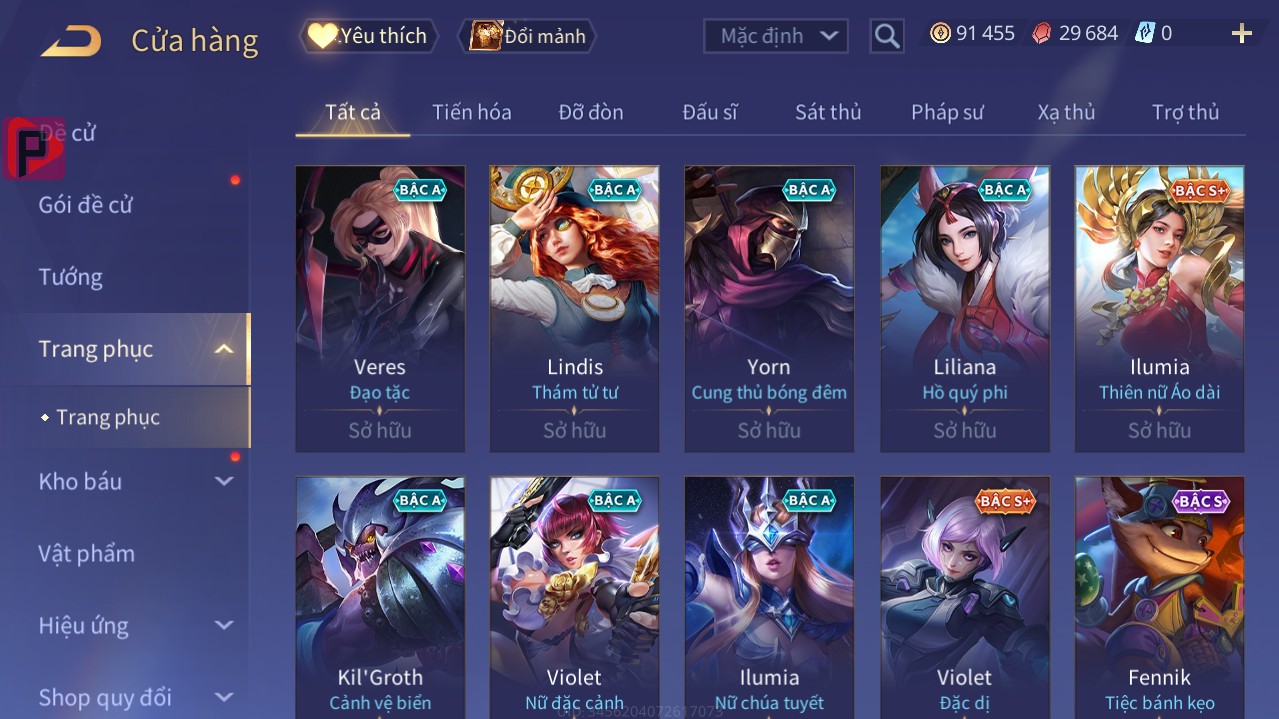Open the Yêu thích favorites list
The image size is (1279, 719).
pyautogui.click(x=369, y=36)
